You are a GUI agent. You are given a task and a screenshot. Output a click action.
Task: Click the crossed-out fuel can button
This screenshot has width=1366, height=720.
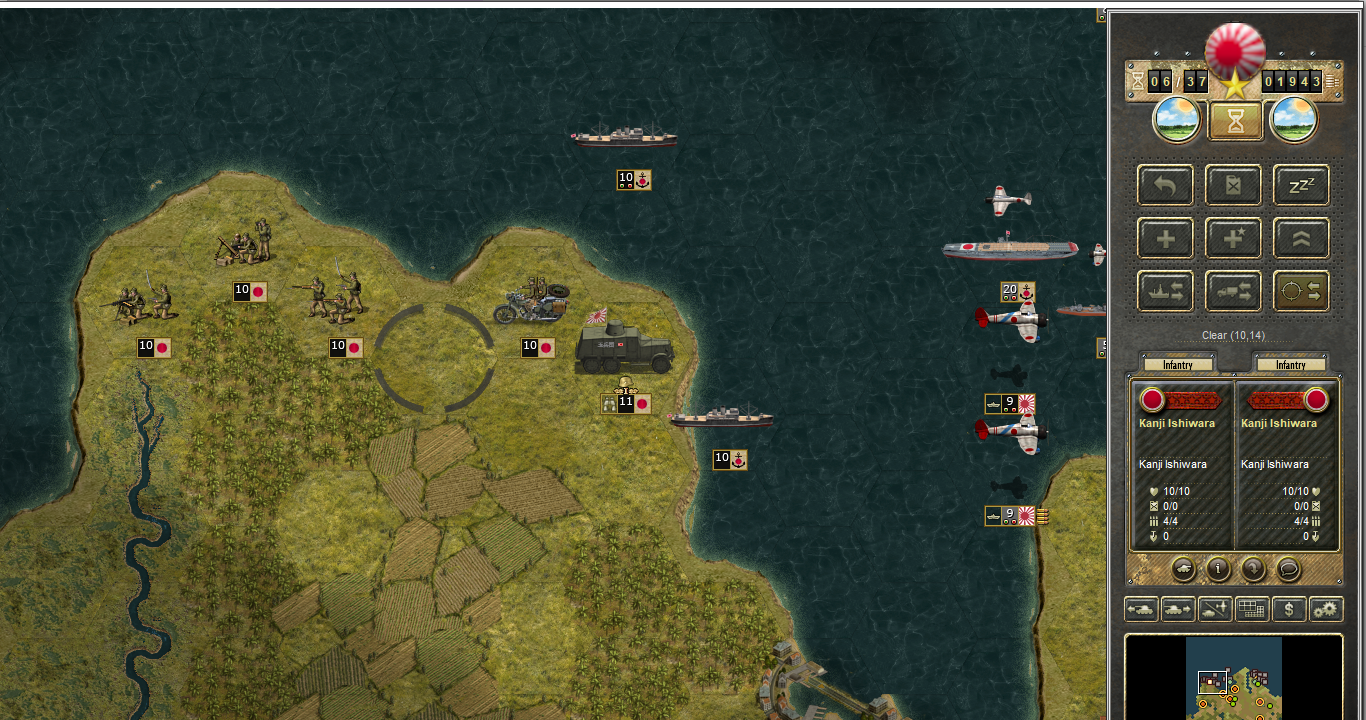tap(1233, 186)
